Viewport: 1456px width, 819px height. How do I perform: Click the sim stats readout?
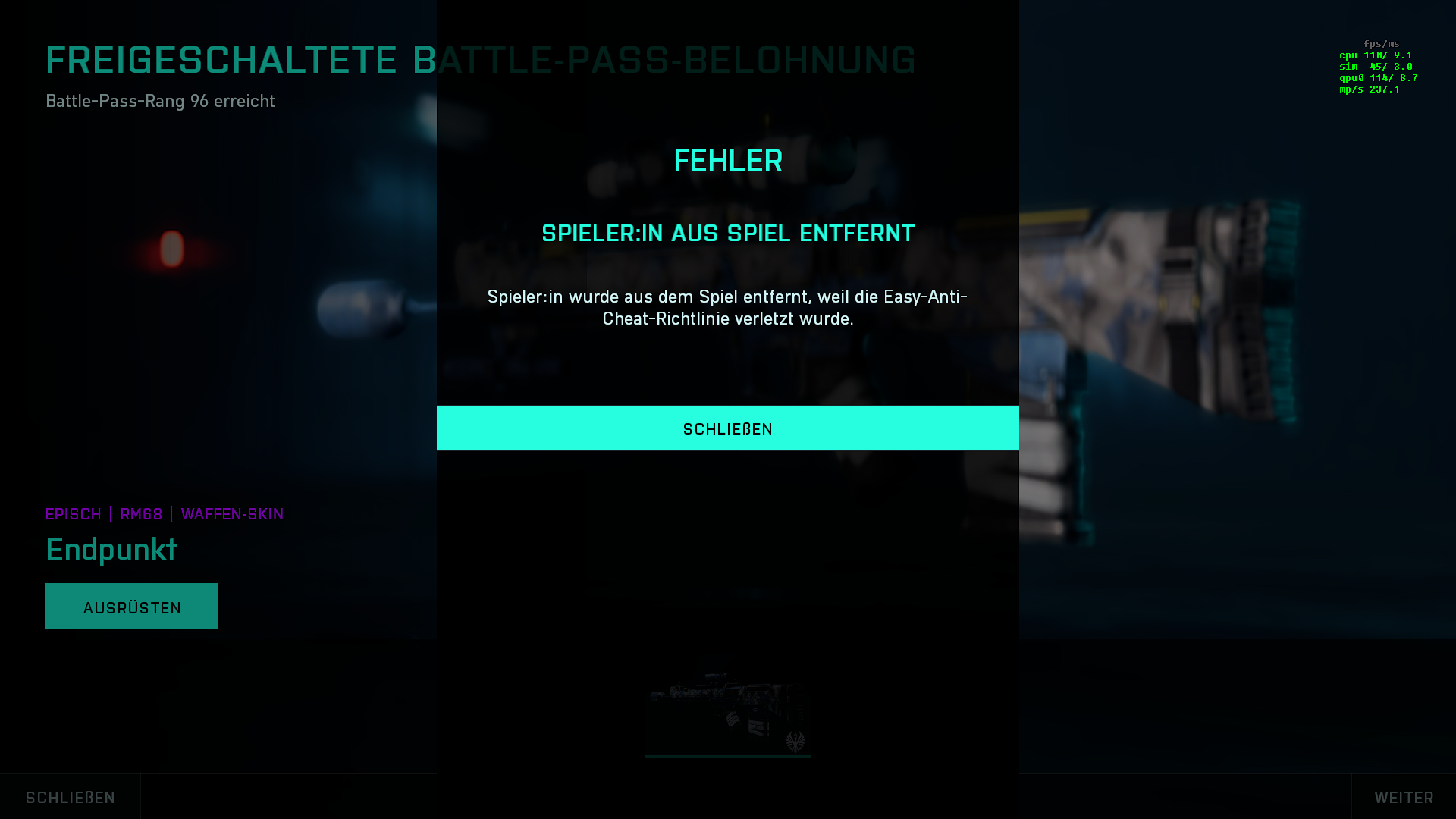pos(1374,66)
